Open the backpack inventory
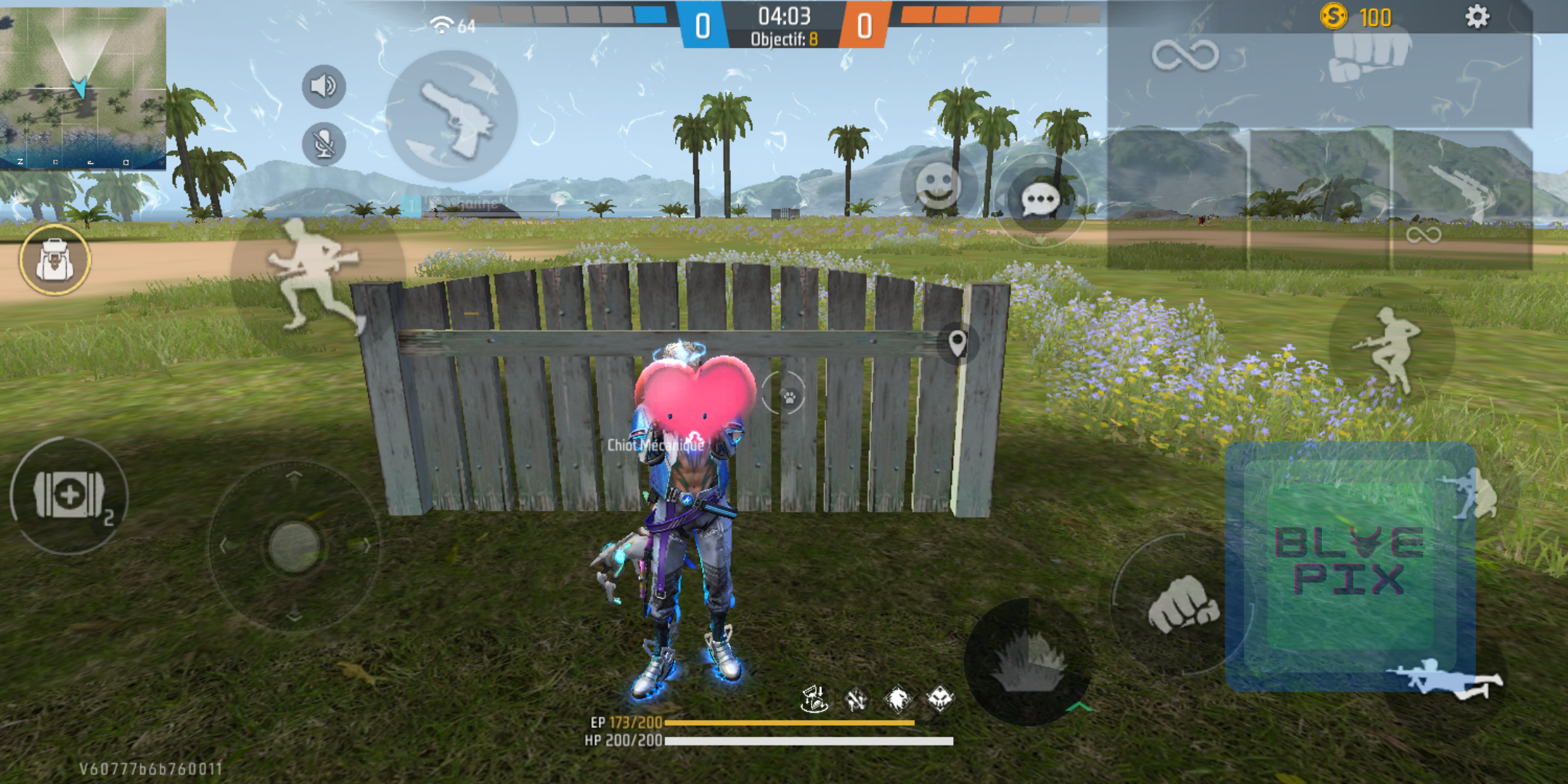 point(54,260)
